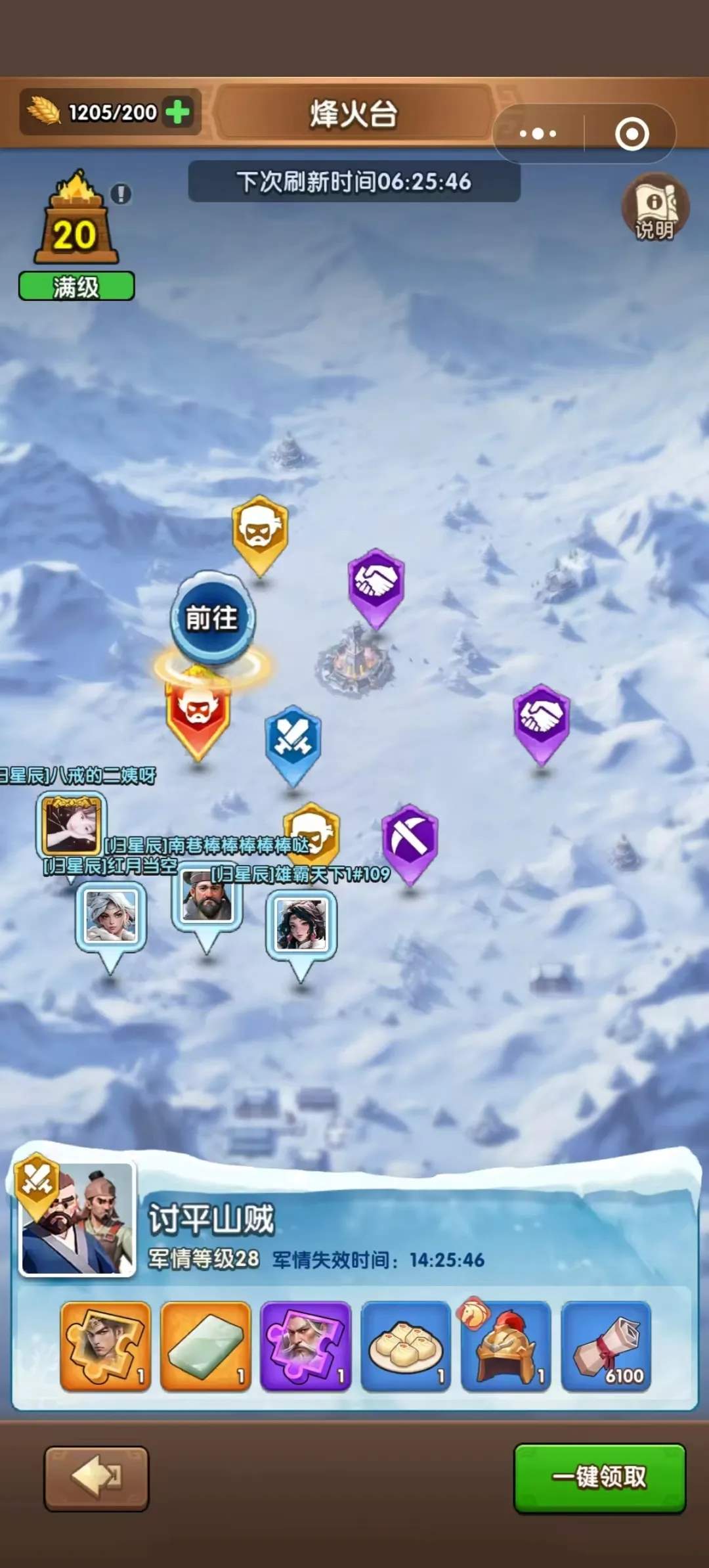This screenshot has height=1568, width=709.
Task: View the steamed buns reward slot
Action: coord(406,1346)
